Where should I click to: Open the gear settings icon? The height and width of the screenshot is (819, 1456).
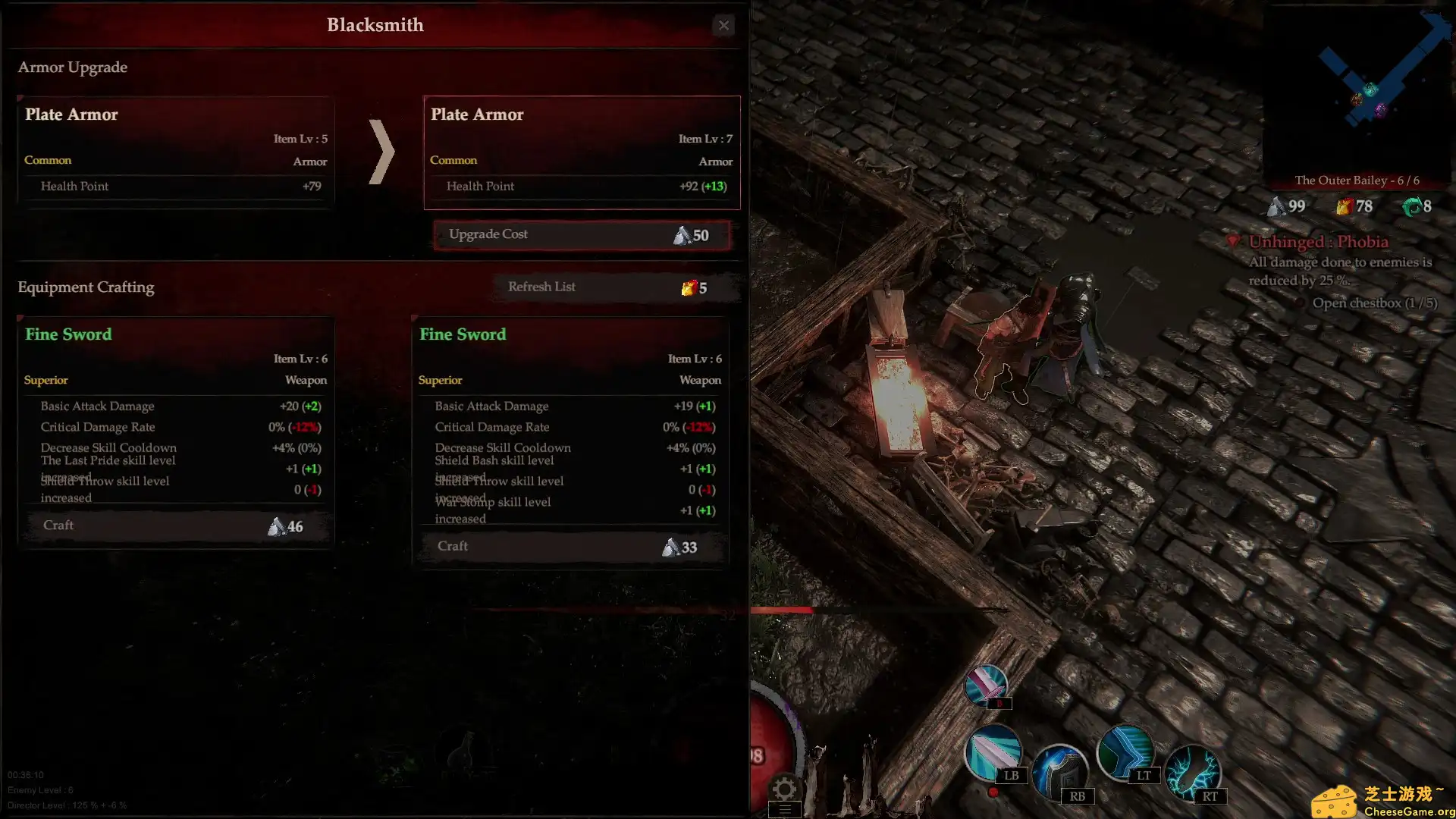point(784,789)
